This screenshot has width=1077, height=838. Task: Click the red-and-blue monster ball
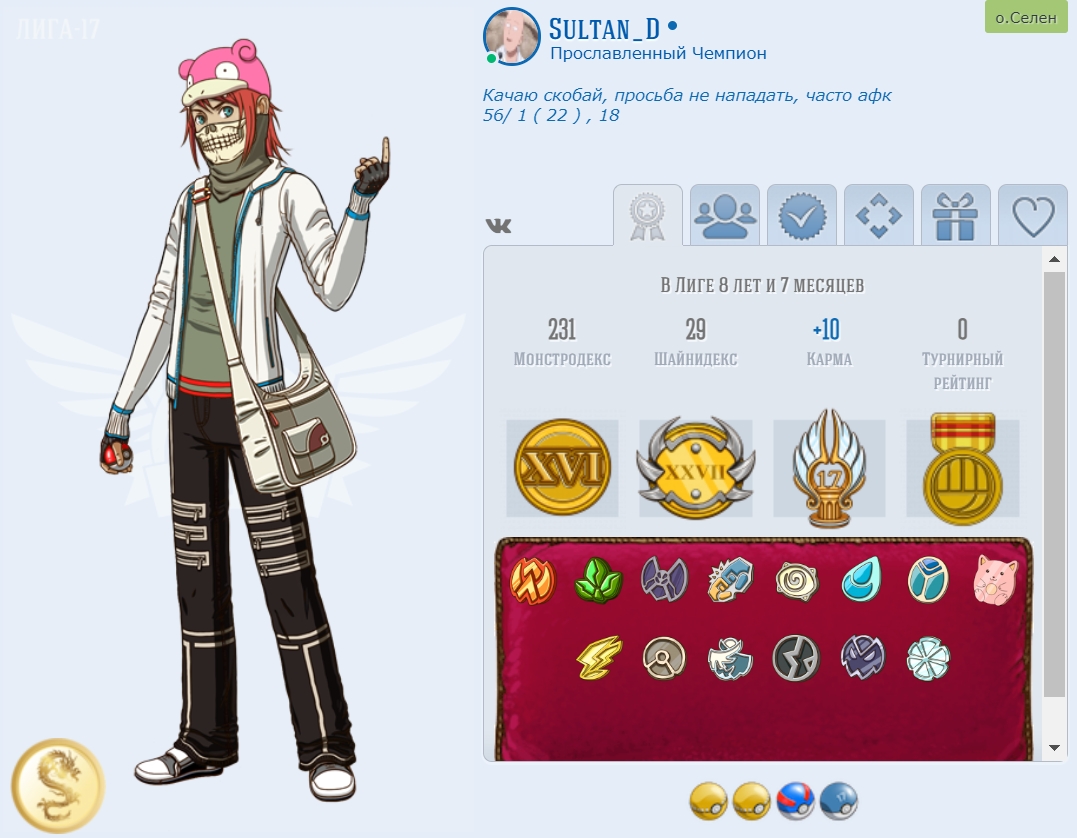tap(796, 801)
